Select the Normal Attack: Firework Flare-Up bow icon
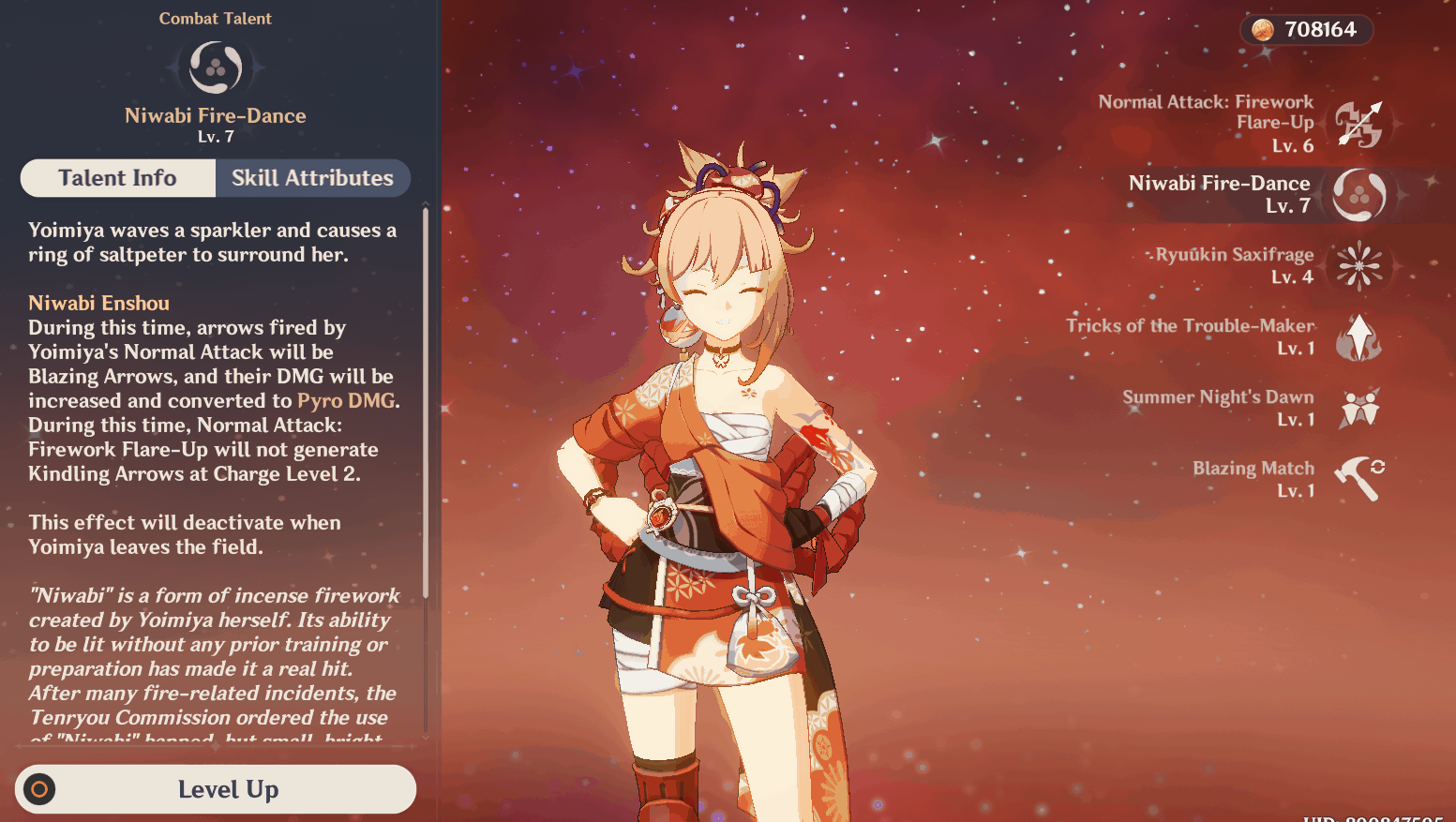Viewport: 1456px width, 822px height. click(1359, 124)
